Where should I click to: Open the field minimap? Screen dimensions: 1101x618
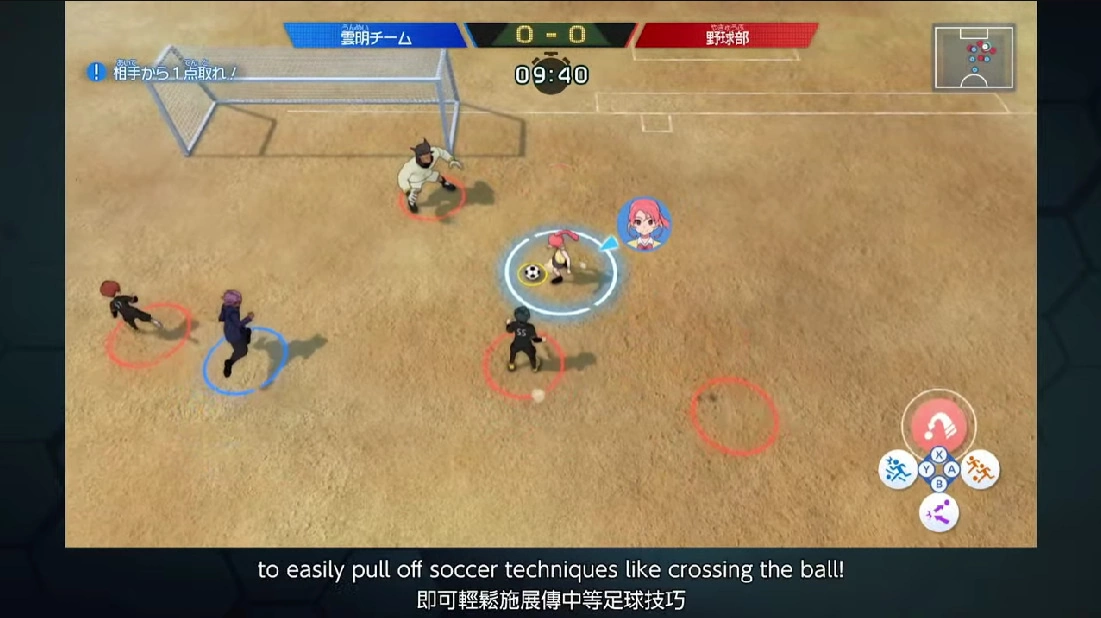coord(973,57)
